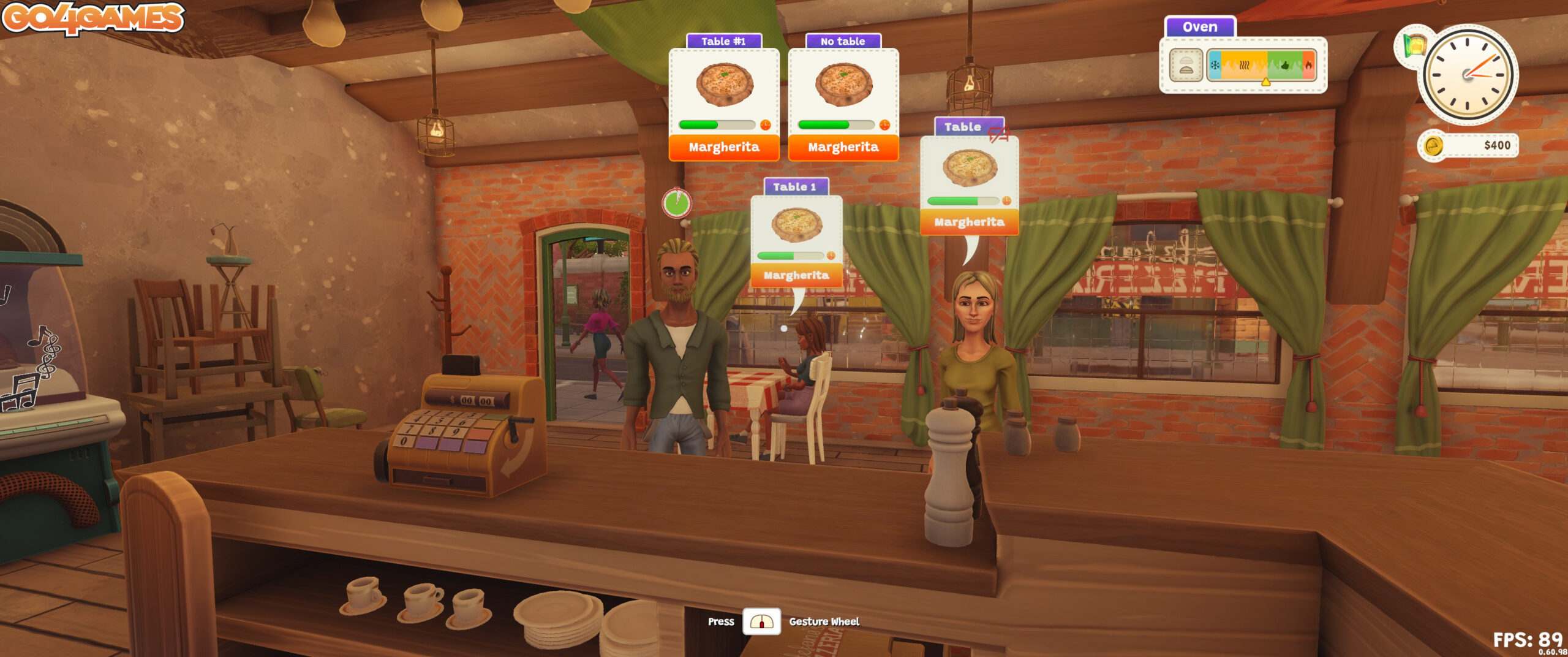Click the open door icon beside the clock
Screen dimensions: 1568x657
click(1414, 45)
